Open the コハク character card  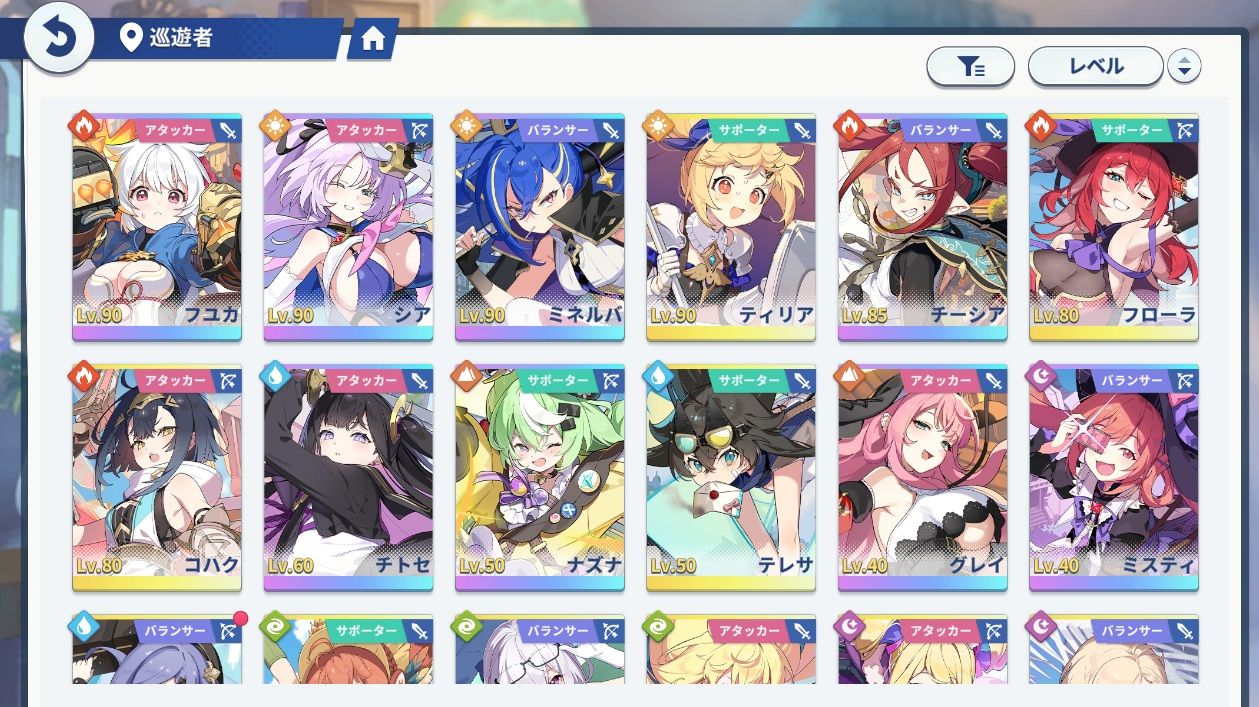(157, 477)
